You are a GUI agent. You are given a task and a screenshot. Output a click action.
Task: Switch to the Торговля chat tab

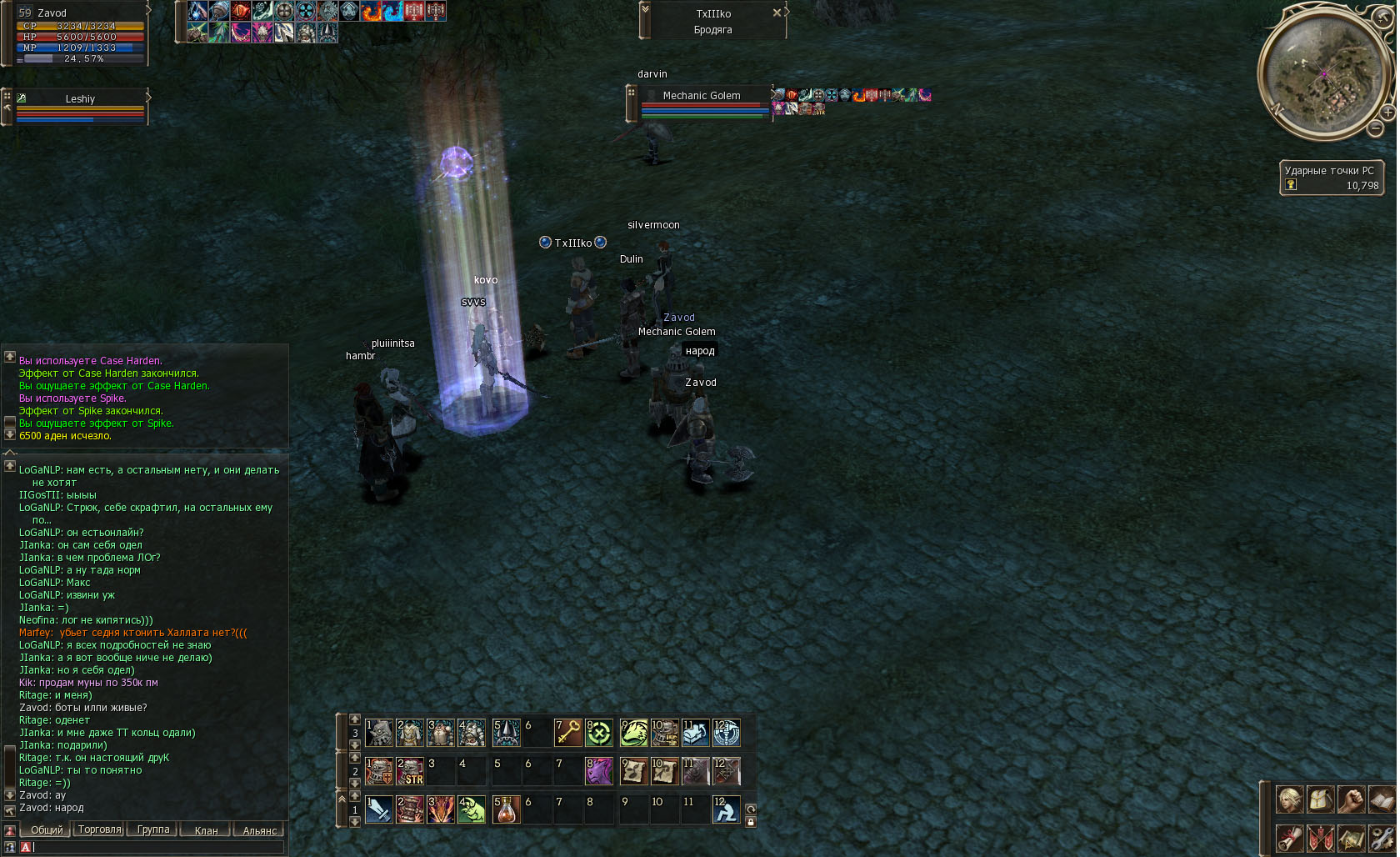[x=99, y=829]
